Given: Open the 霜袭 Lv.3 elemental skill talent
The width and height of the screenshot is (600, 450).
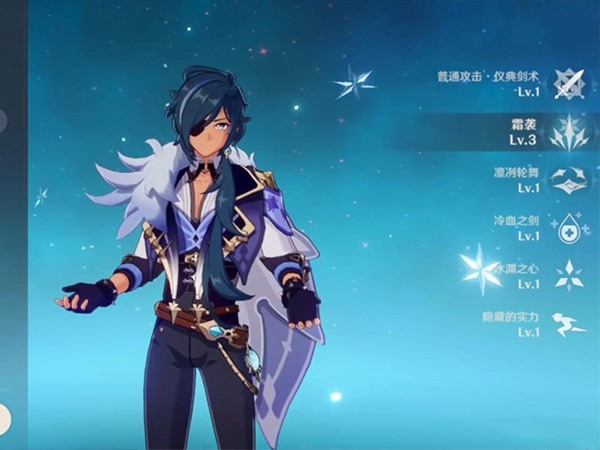Looking at the screenshot, I should pyautogui.click(x=568, y=131).
